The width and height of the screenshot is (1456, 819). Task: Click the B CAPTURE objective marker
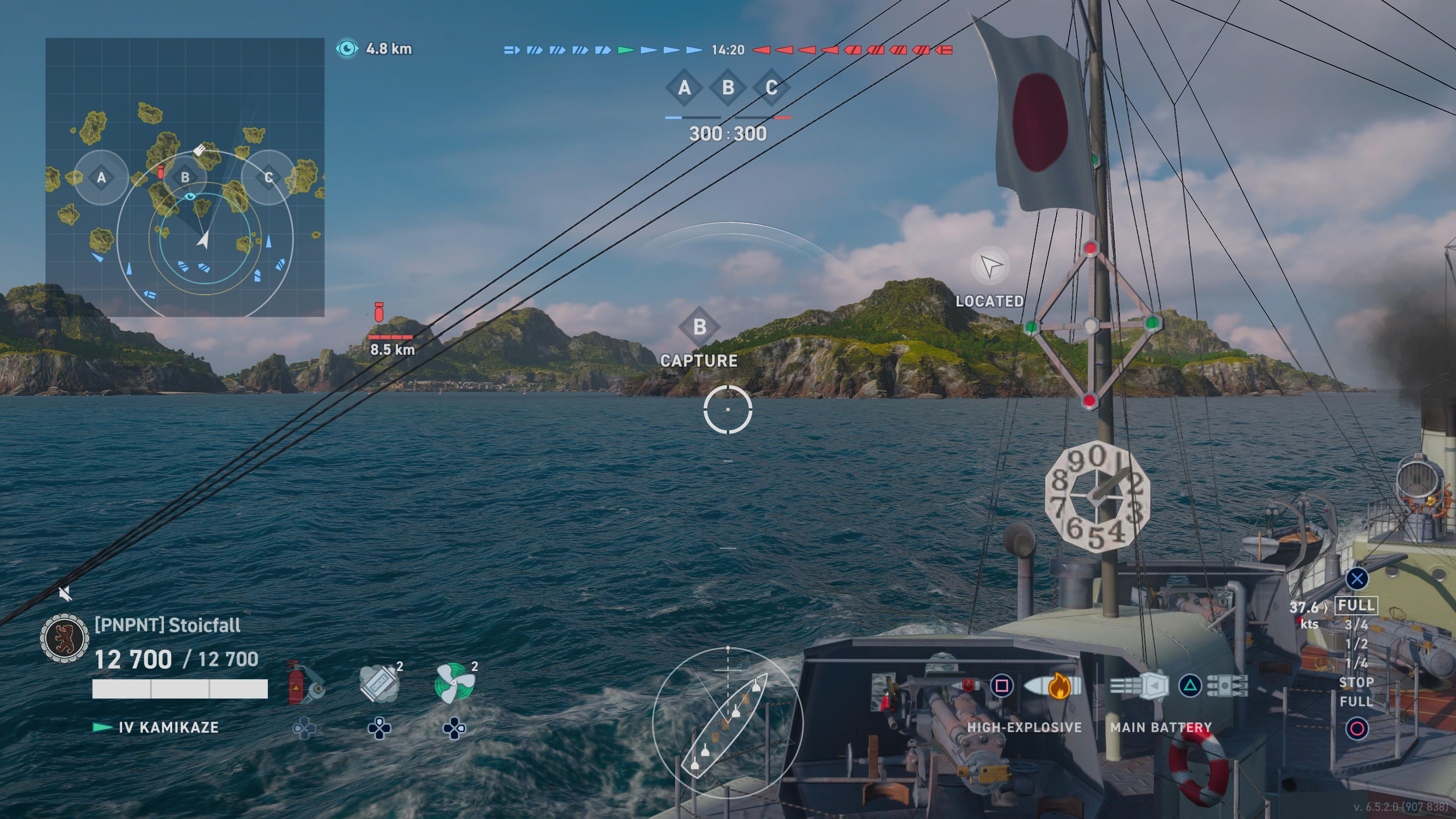pos(699,327)
